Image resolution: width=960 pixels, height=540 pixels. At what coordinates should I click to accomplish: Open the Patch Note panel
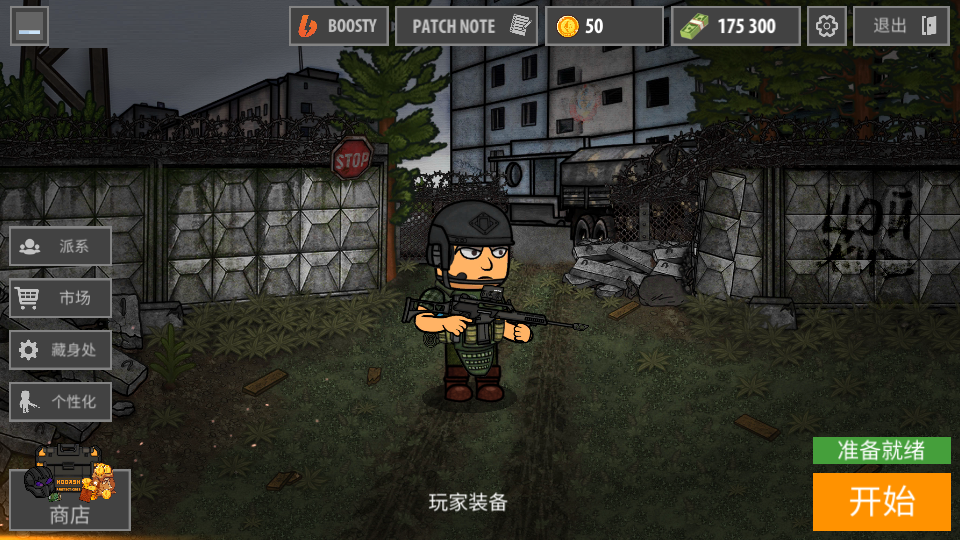pos(466,26)
